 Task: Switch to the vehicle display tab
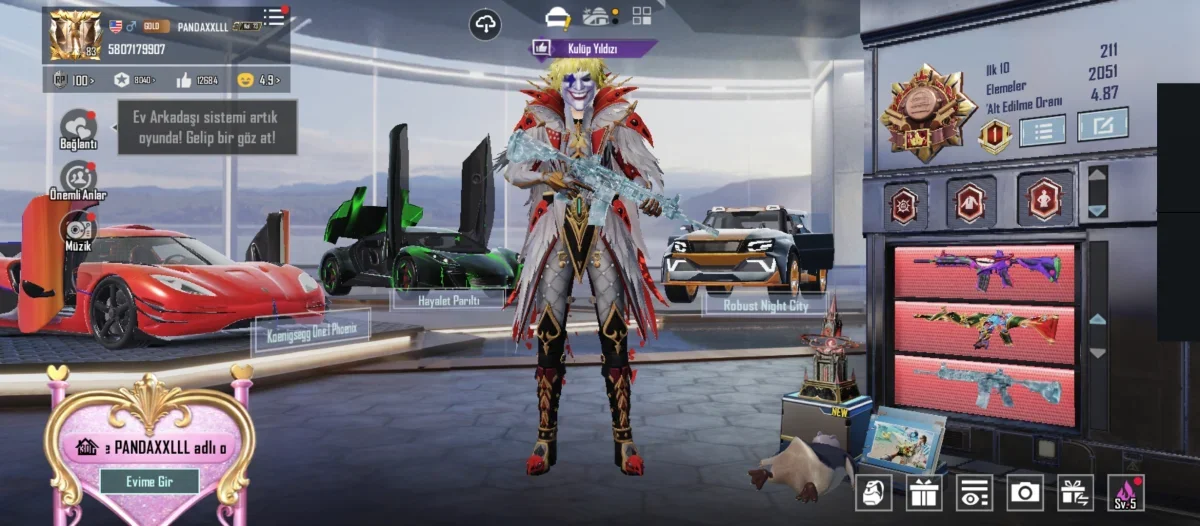[x=599, y=17]
